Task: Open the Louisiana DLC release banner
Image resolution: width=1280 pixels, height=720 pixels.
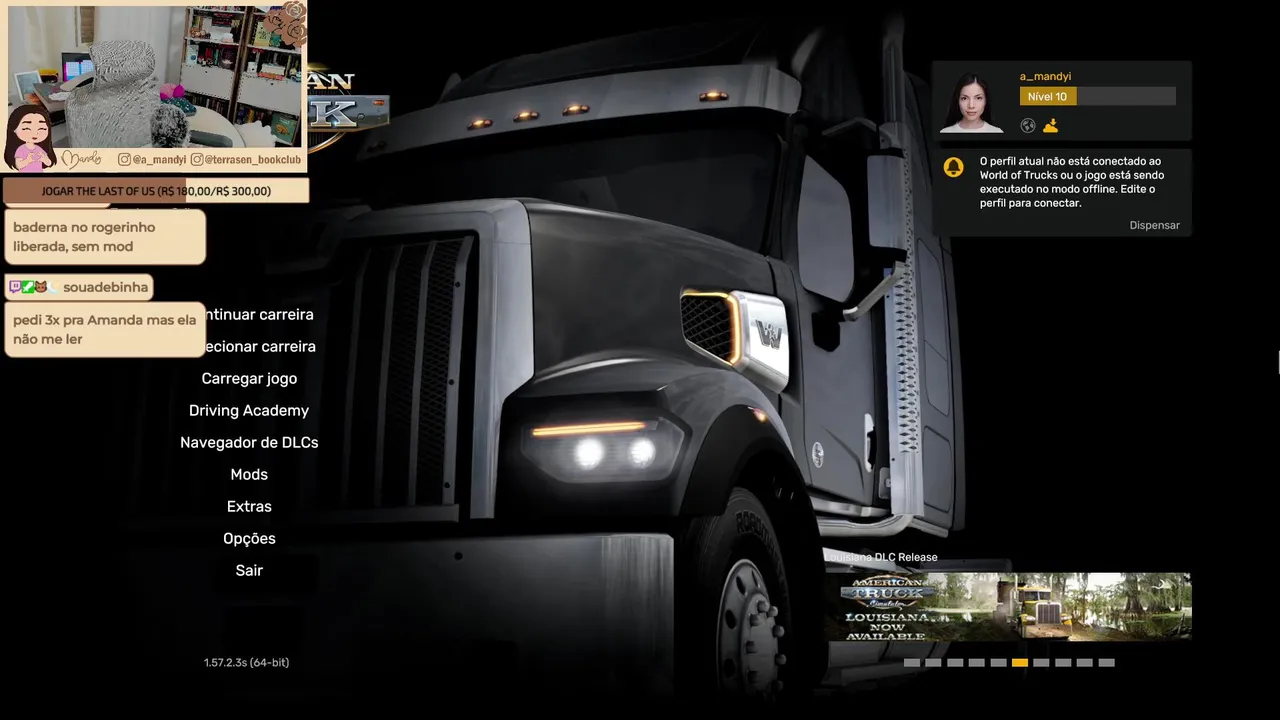Action: tap(1008, 607)
